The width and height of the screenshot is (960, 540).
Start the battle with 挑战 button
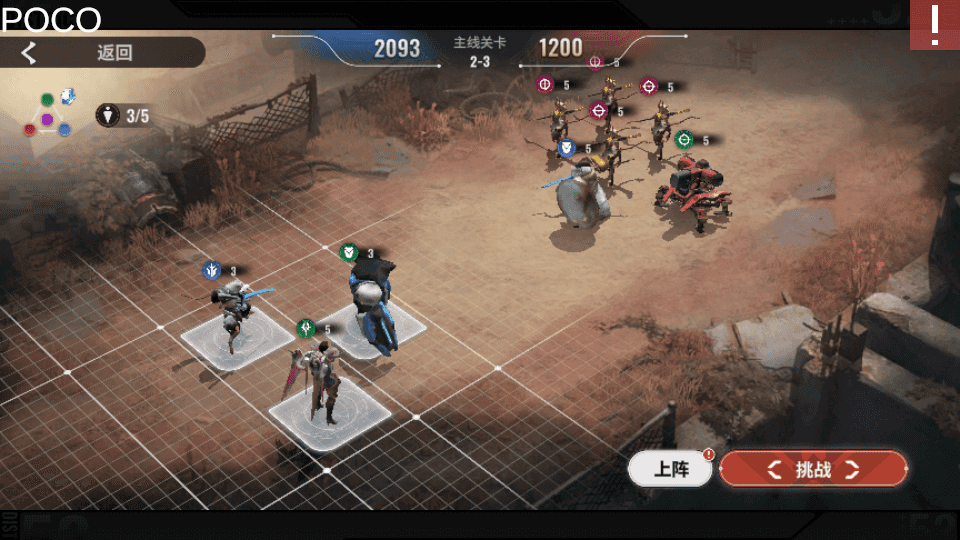click(x=813, y=469)
